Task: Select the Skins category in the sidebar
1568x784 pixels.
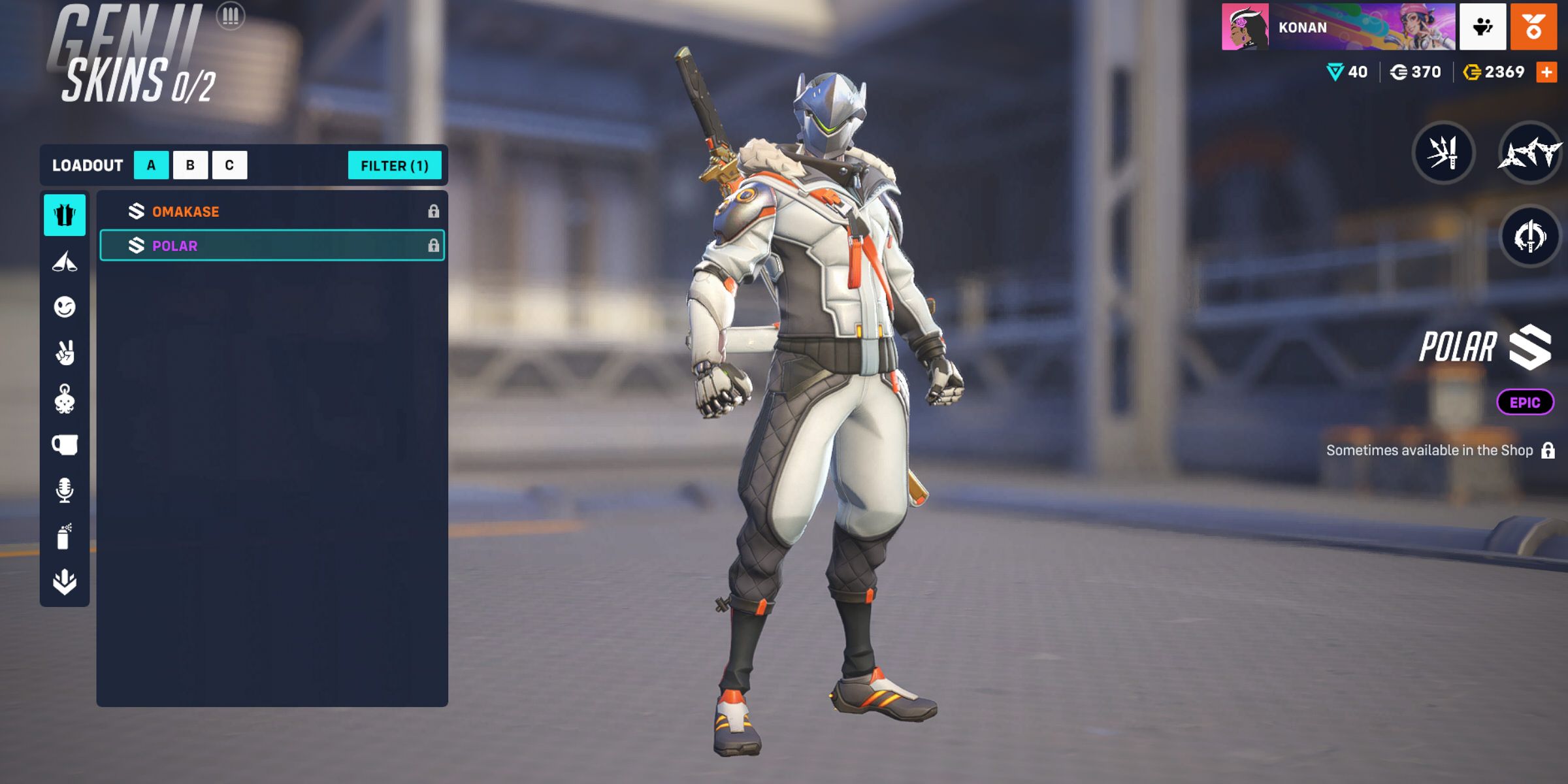Action: tap(63, 216)
